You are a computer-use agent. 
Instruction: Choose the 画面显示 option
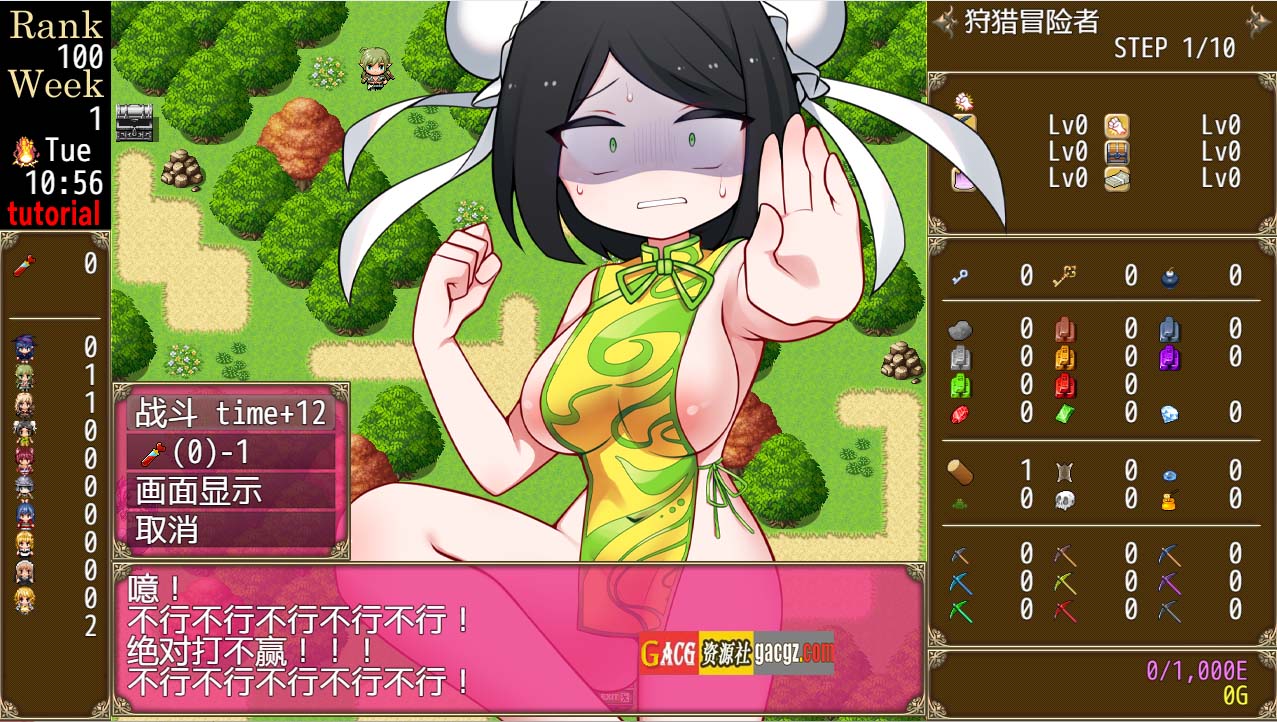231,491
